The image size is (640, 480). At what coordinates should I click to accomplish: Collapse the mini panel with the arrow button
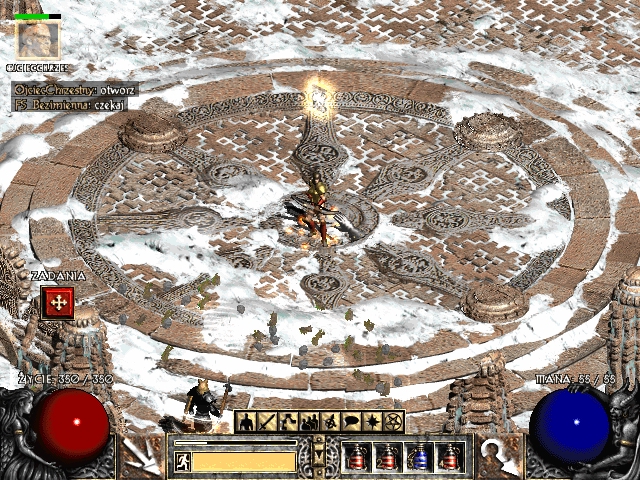(x=319, y=455)
